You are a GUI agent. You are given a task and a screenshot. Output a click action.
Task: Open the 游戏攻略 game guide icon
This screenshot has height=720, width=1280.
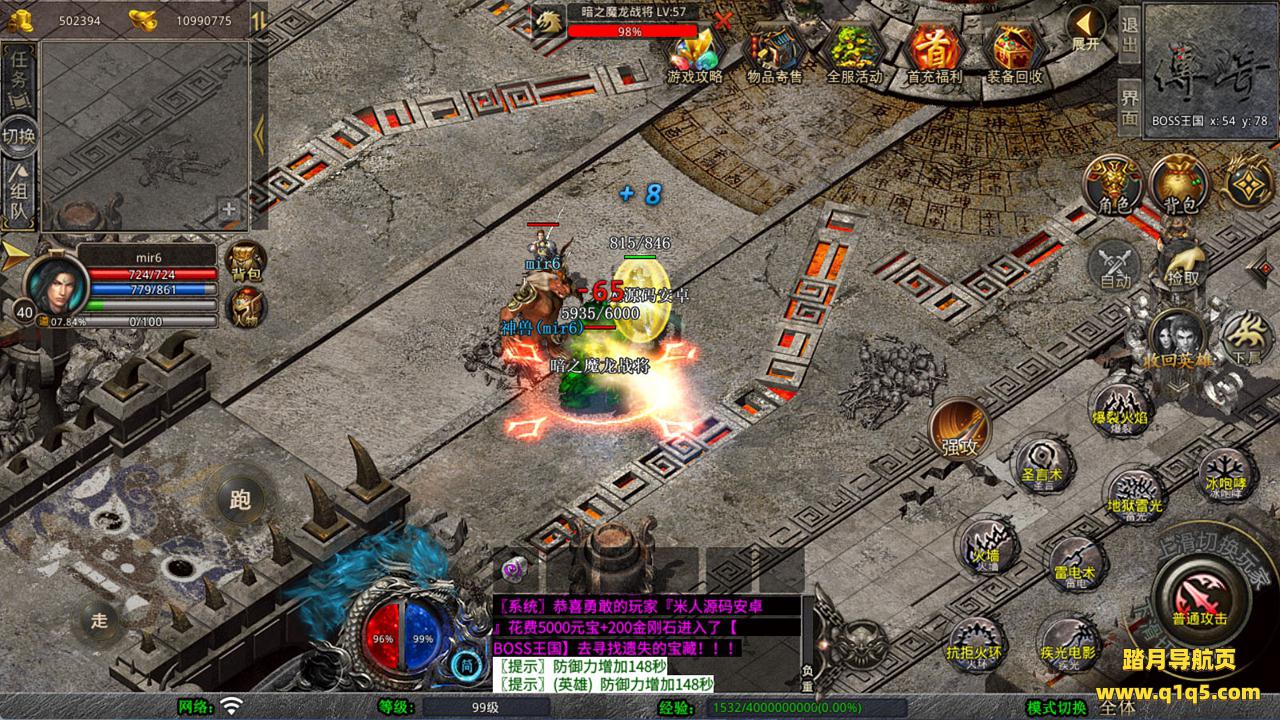pyautogui.click(x=694, y=50)
